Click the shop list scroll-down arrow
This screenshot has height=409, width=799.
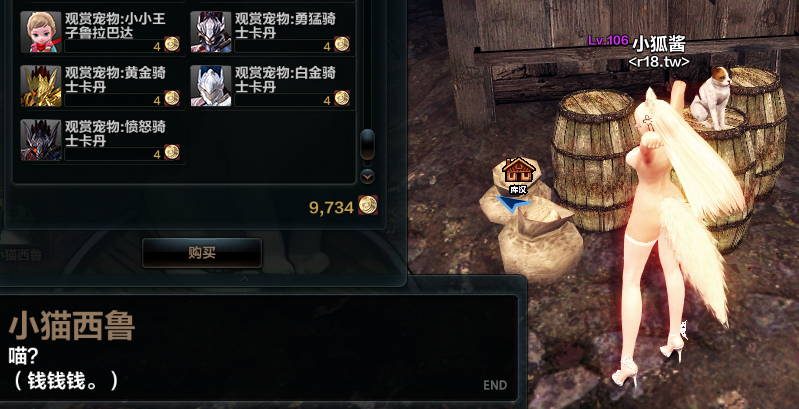point(367,176)
